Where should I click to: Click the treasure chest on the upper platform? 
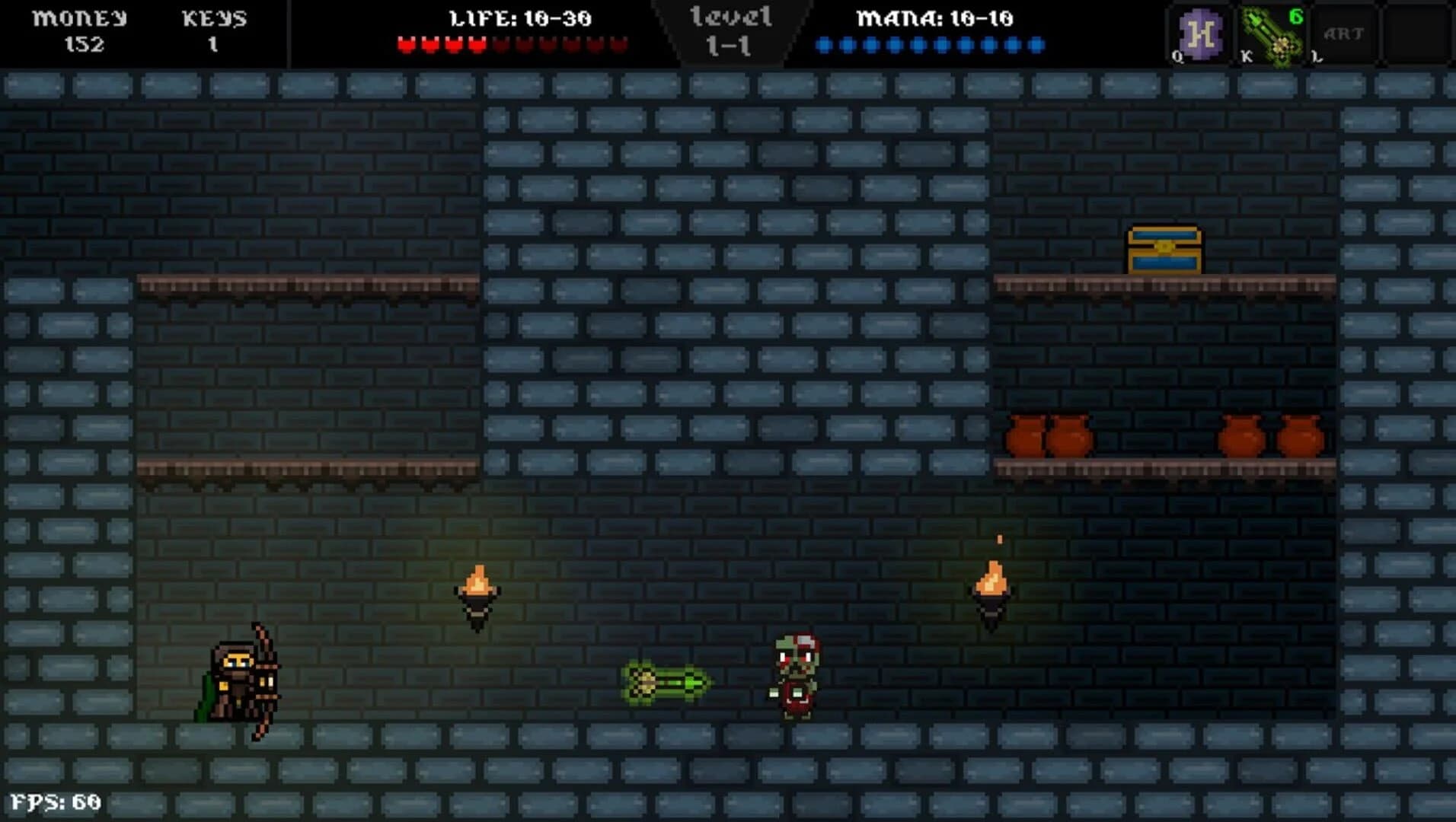pyautogui.click(x=1164, y=249)
